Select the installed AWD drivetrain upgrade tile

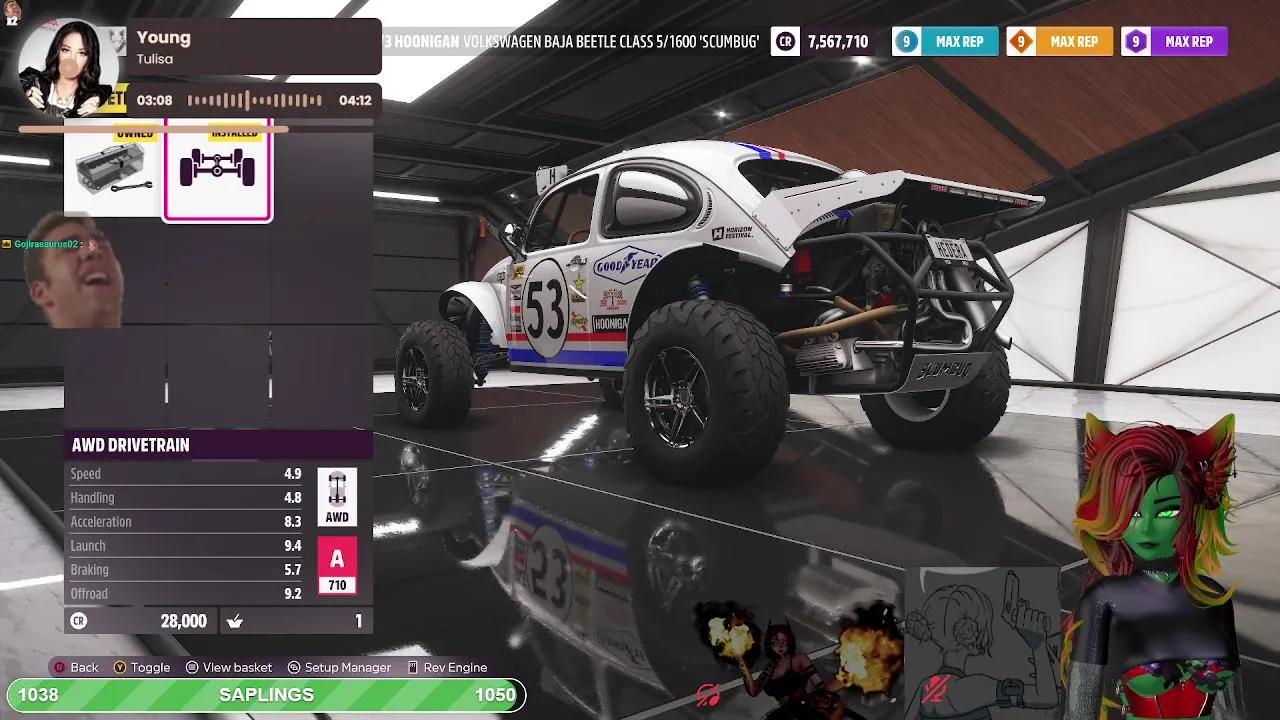[x=217, y=170]
